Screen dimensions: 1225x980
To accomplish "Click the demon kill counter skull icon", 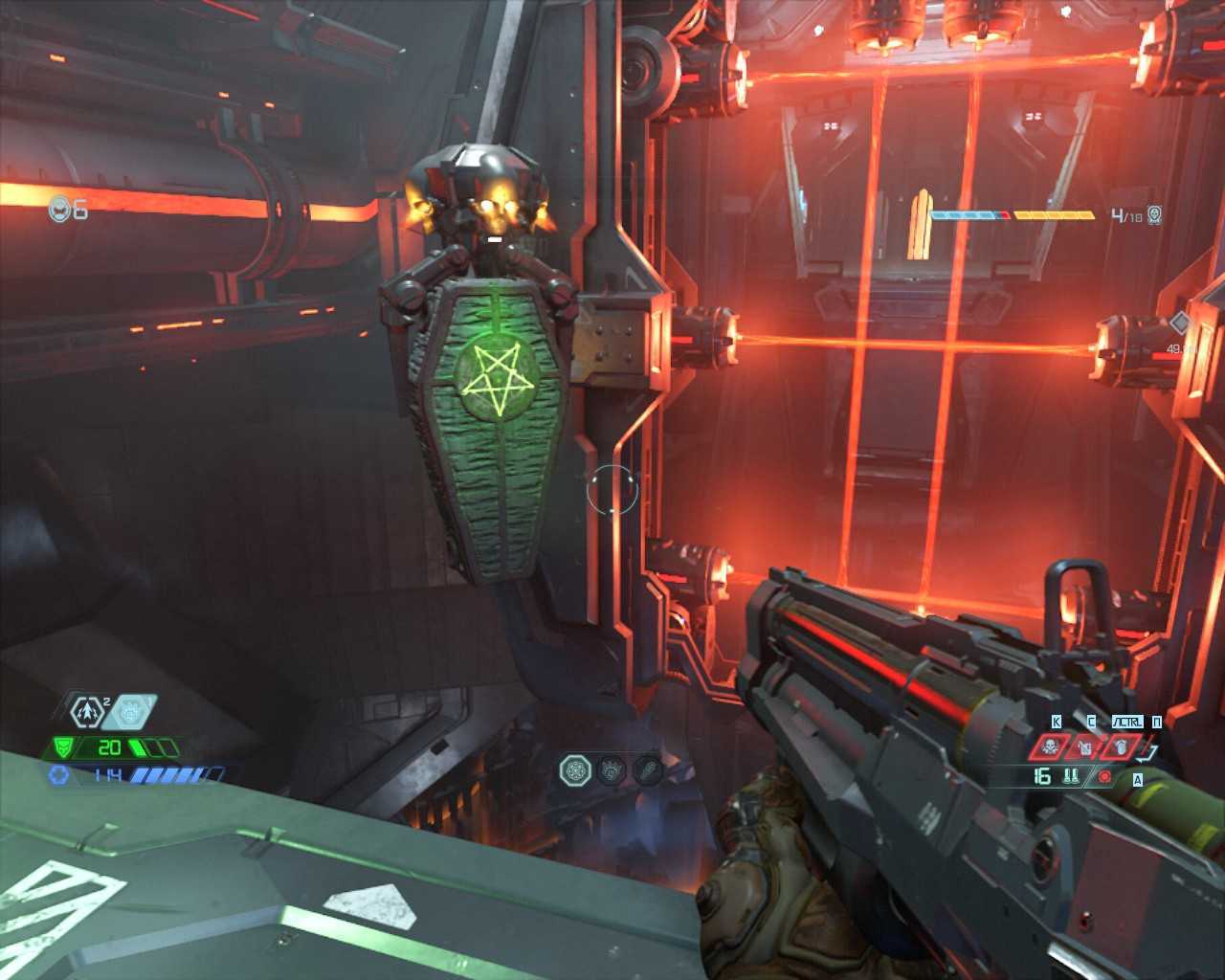I will pos(1154,215).
